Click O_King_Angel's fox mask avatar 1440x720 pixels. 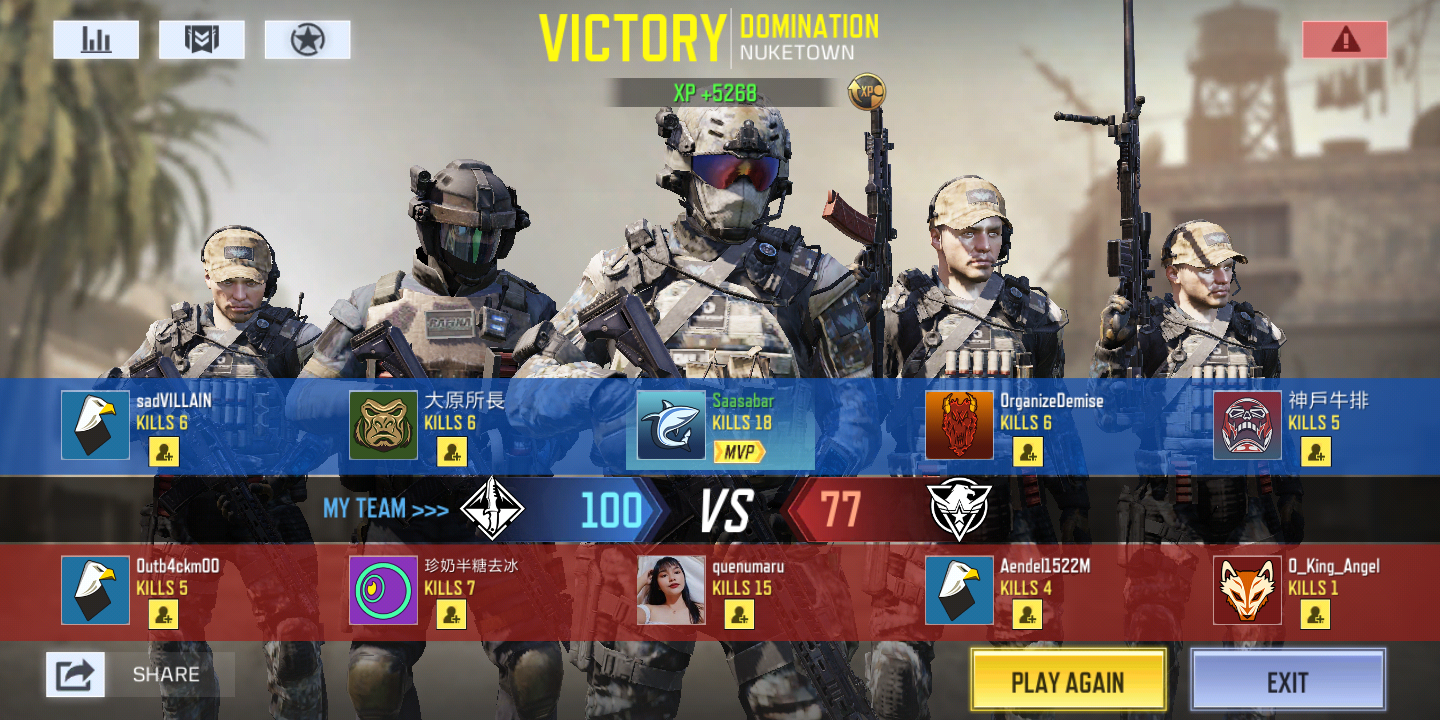pos(1247,590)
